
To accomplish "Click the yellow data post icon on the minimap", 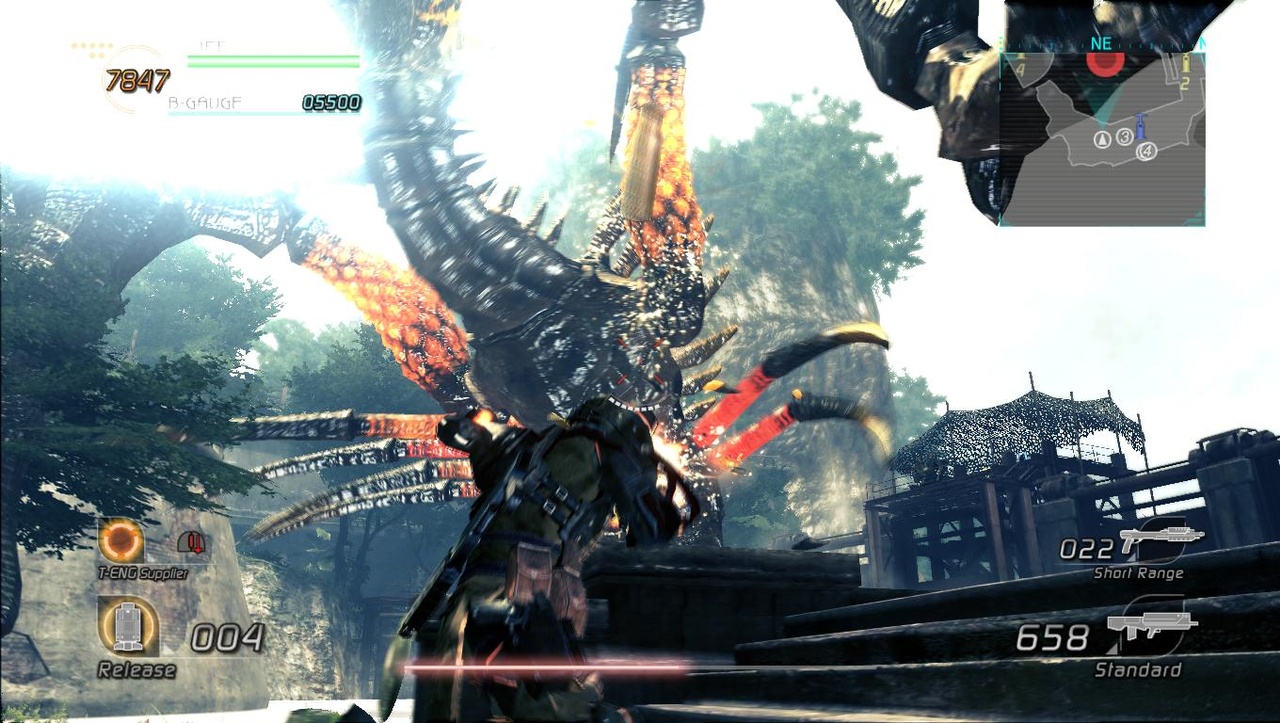I will pos(1186,65).
